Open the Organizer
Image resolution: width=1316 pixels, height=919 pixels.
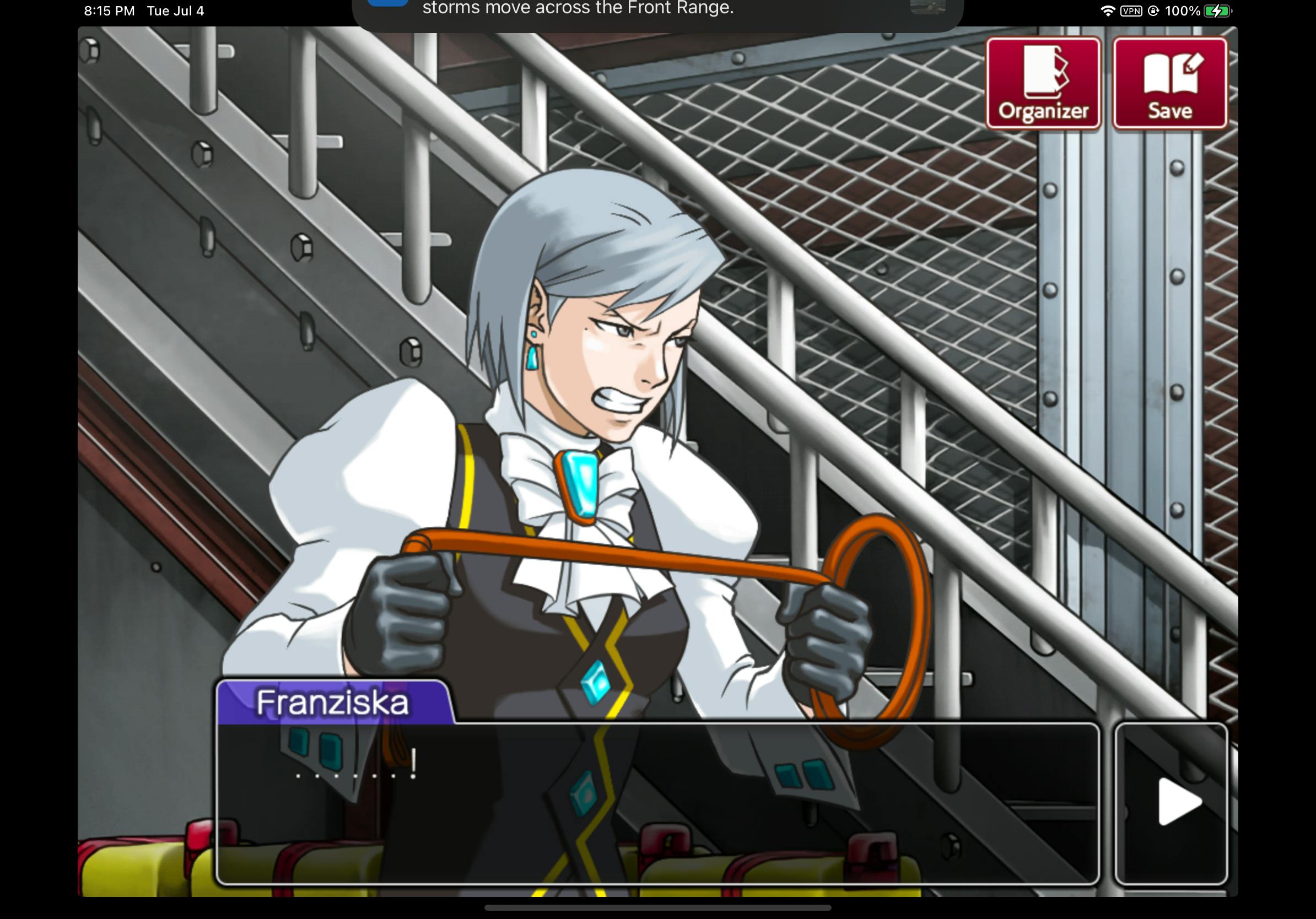point(1043,84)
